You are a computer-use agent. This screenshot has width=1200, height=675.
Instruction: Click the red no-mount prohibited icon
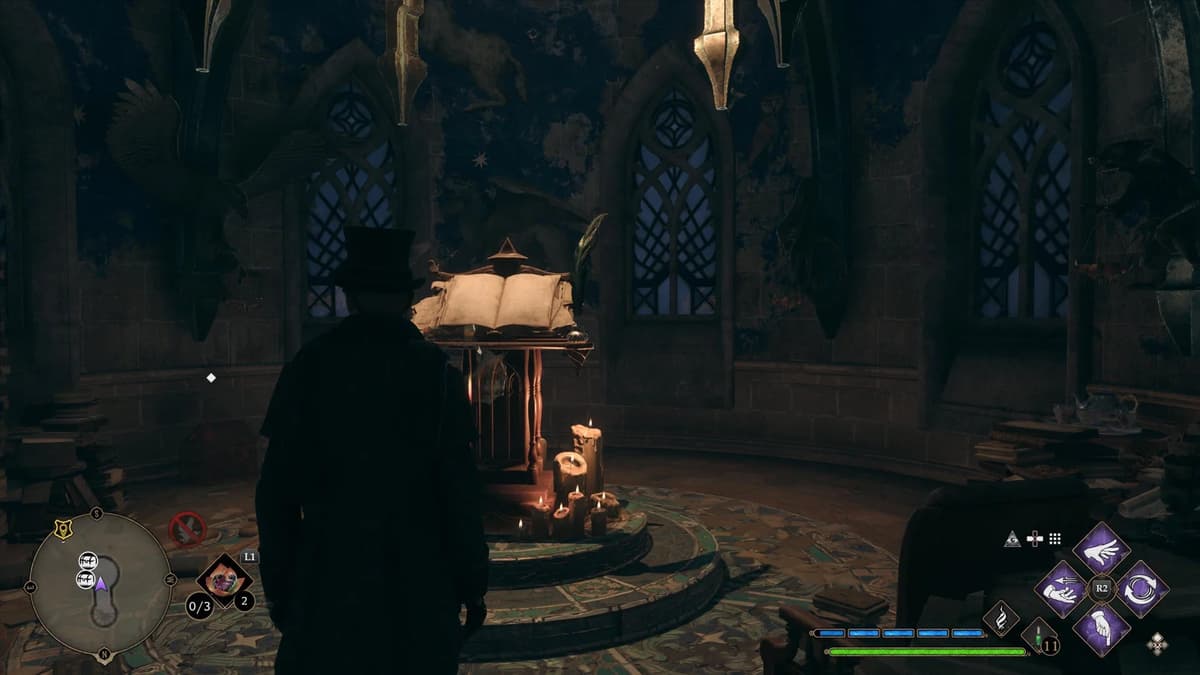coord(186,528)
